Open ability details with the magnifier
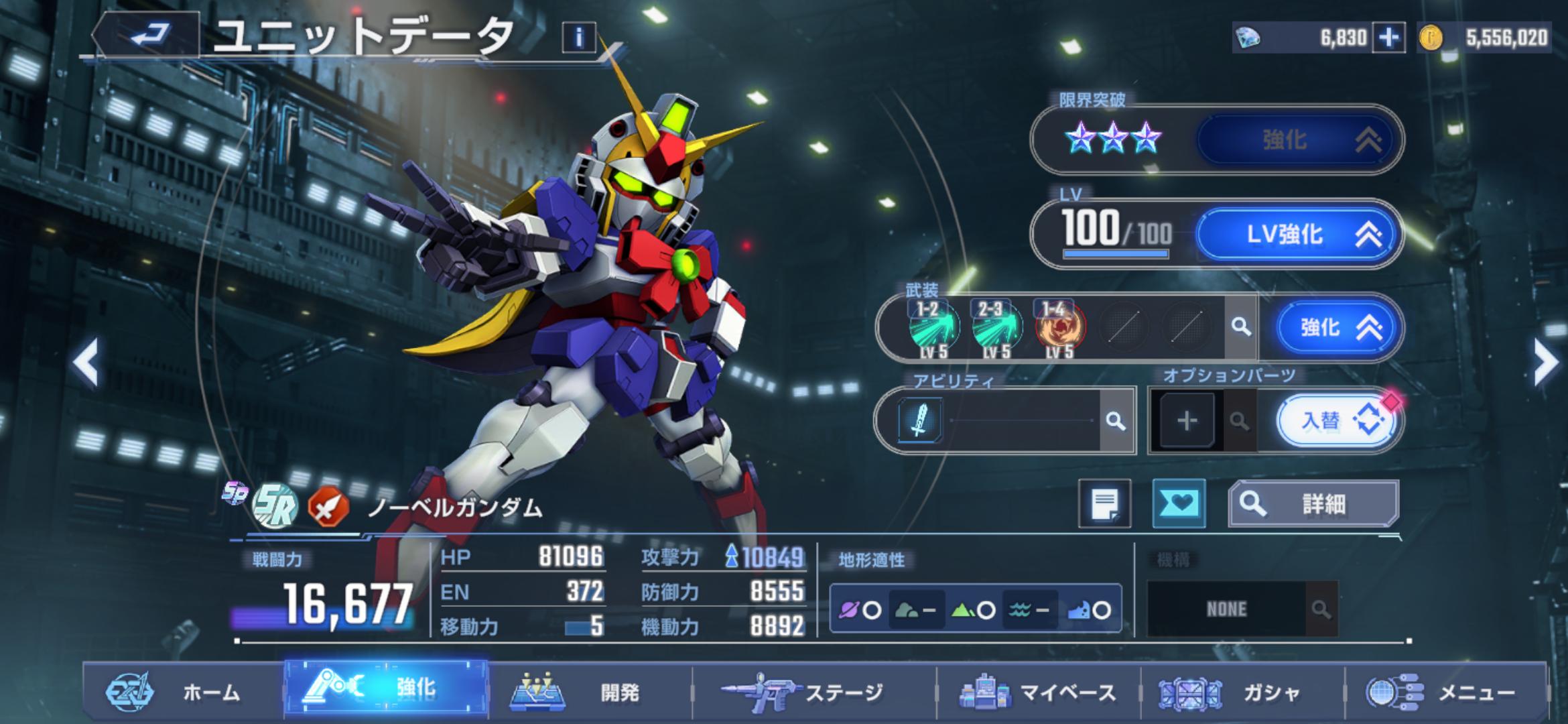This screenshot has height=724, width=1568. (1115, 421)
